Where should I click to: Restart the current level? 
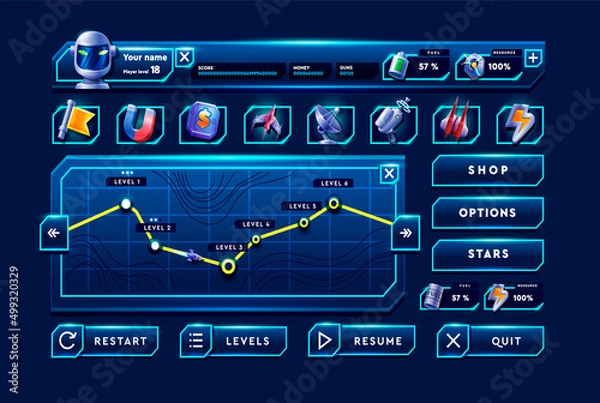[106, 341]
